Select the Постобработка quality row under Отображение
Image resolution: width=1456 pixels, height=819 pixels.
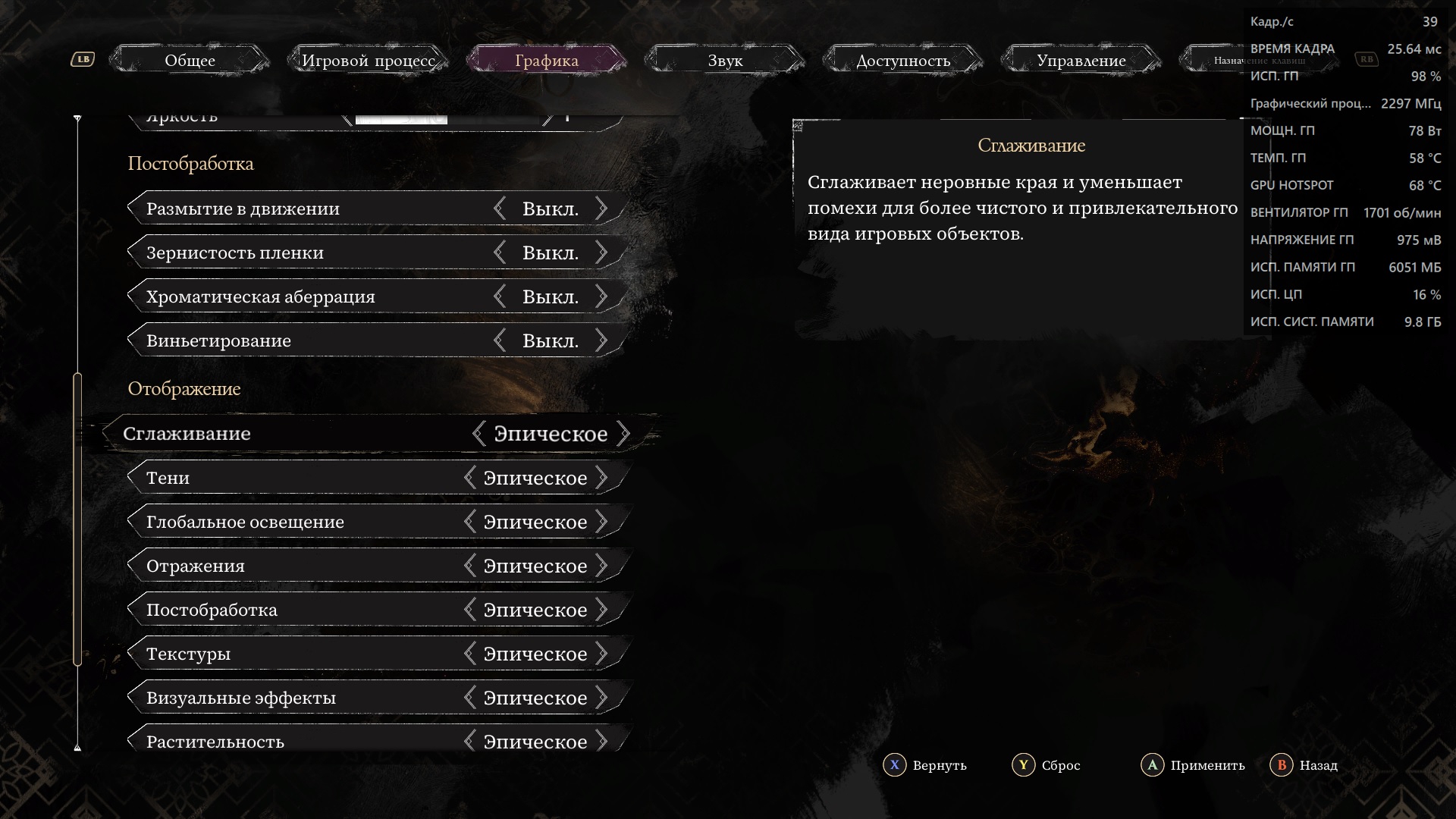tap(303, 610)
